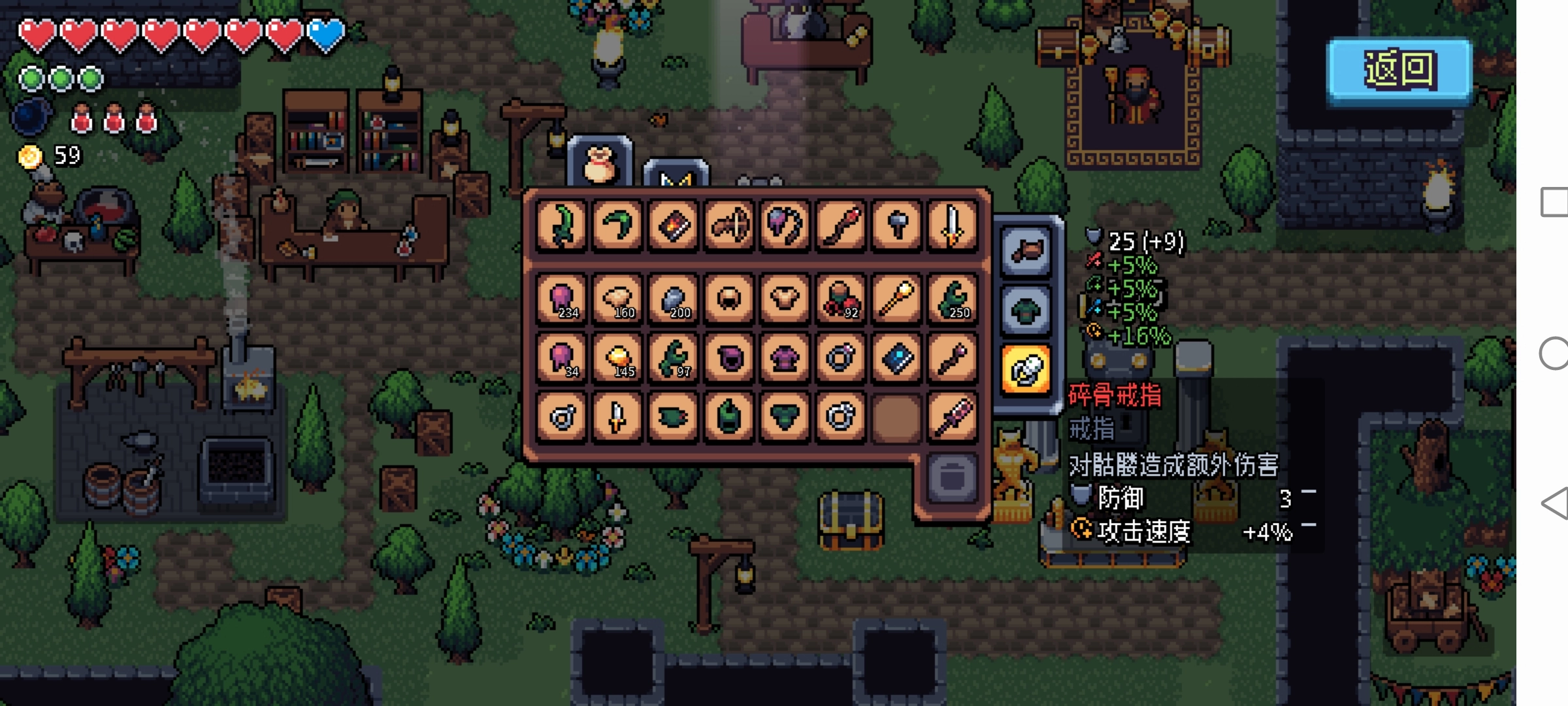Screen dimensions: 1568x706
Task: Open the cat-ear pet tab
Action: tap(676, 175)
